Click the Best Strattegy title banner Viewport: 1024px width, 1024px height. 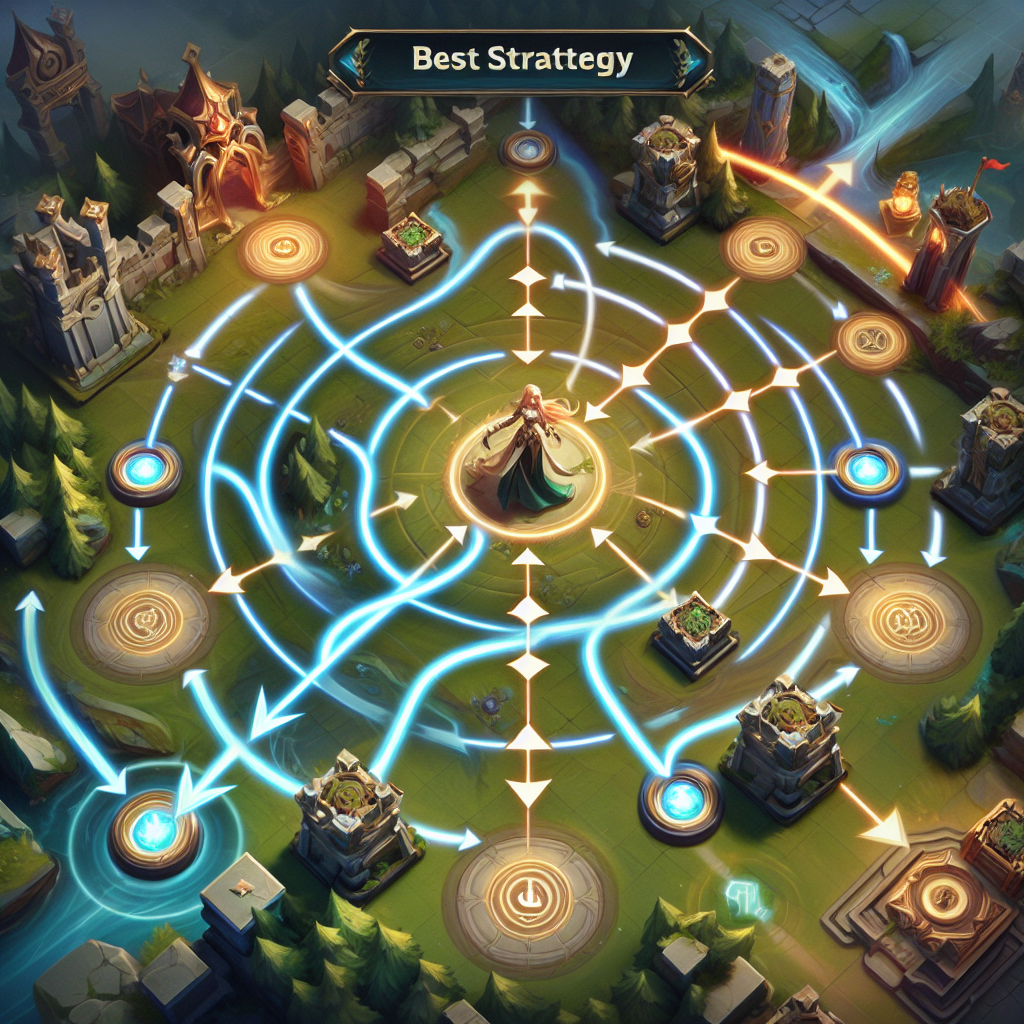click(x=521, y=61)
